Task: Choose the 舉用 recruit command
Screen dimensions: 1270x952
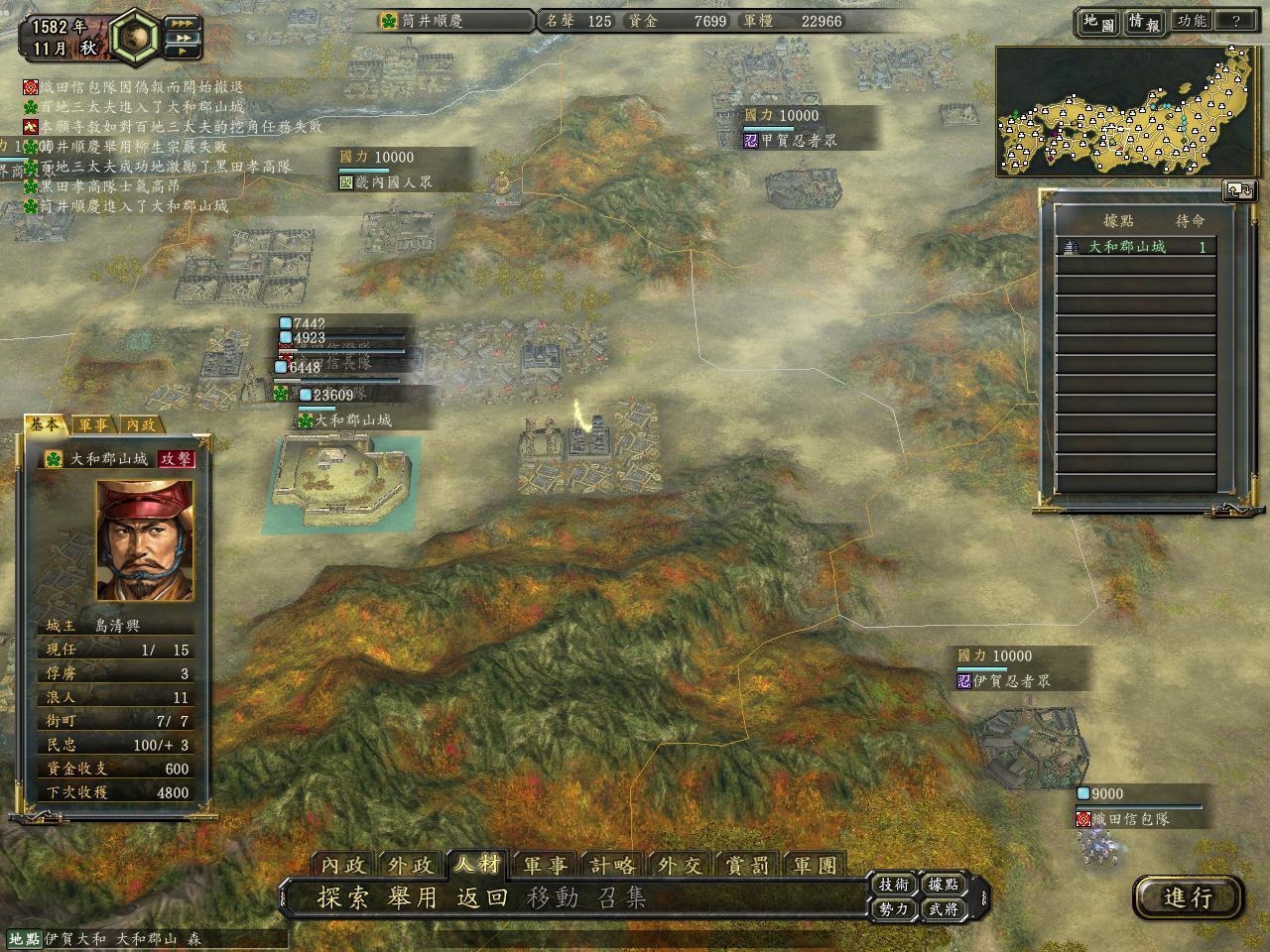Action: coord(413,898)
